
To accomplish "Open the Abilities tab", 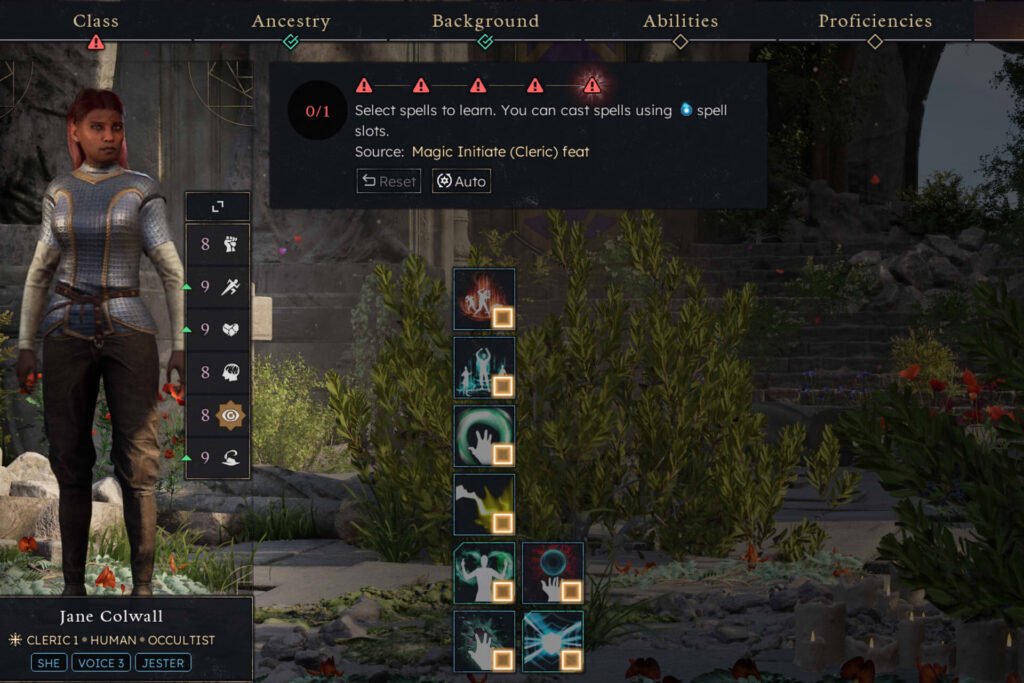I will (680, 21).
